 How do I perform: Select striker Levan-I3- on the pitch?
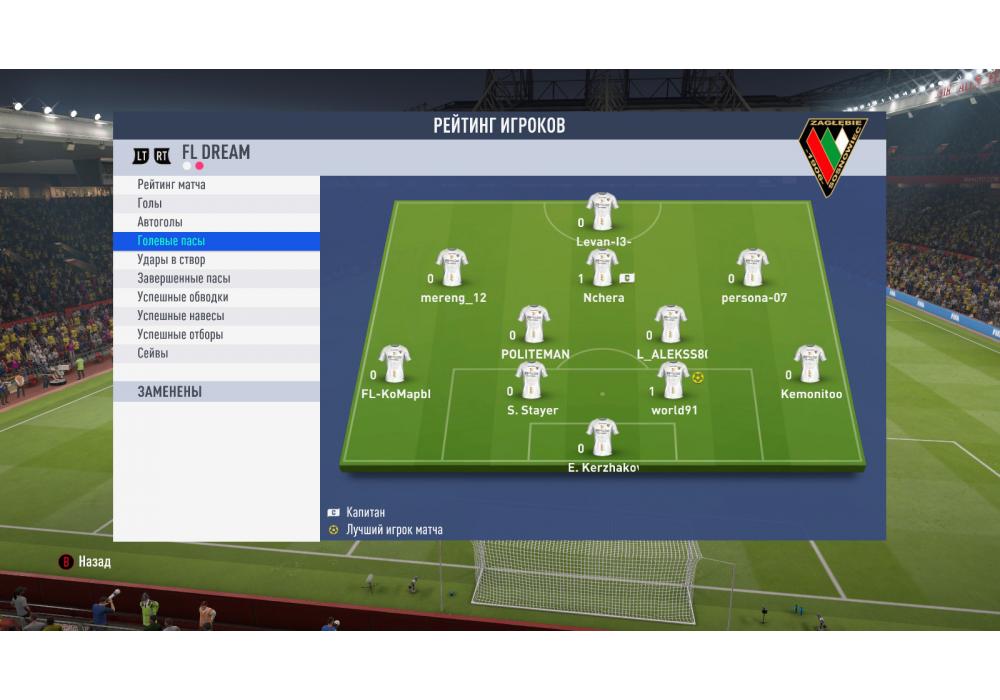pos(602,211)
